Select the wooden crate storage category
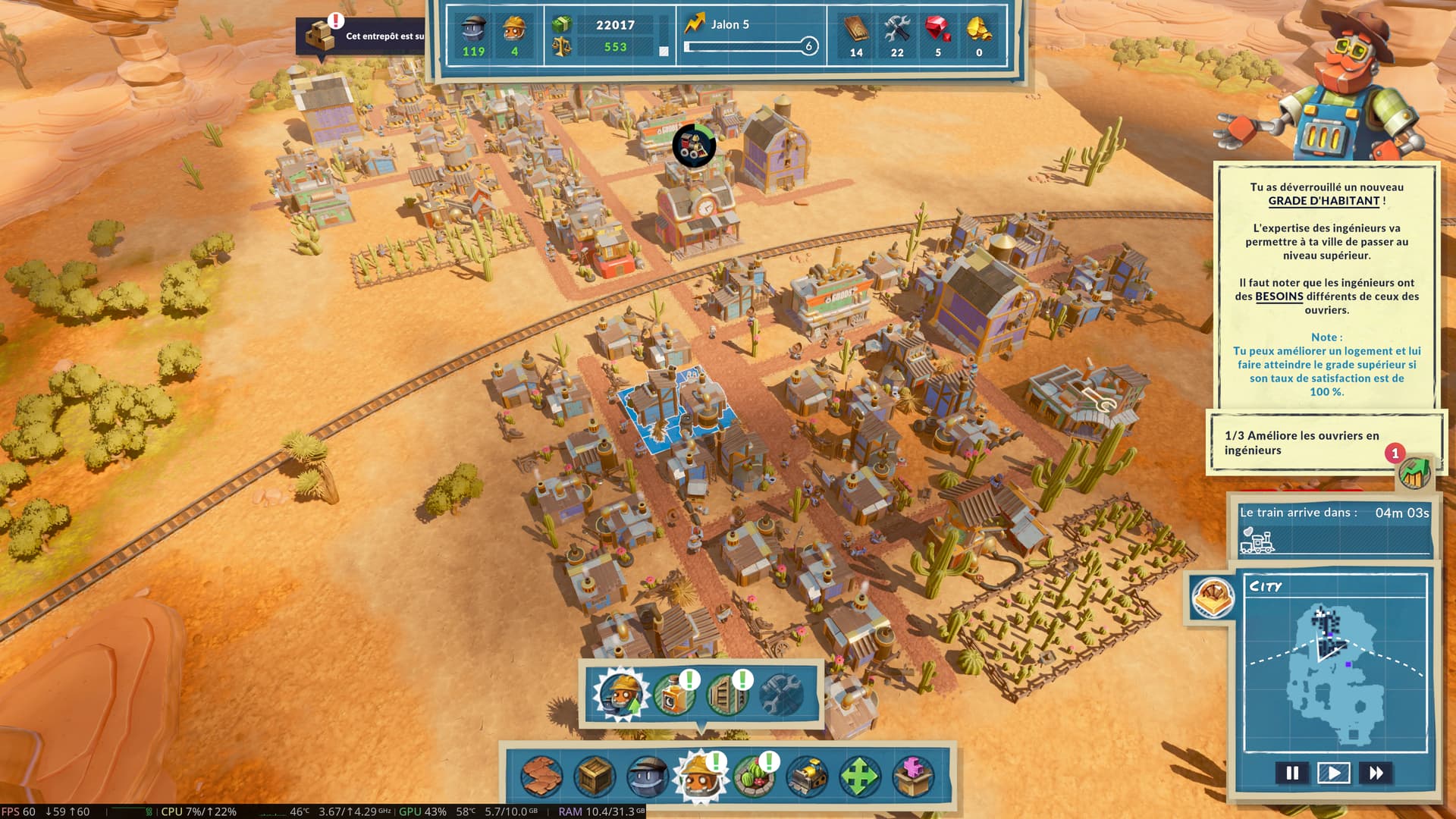Screen dimensions: 1456x819 click(x=595, y=777)
